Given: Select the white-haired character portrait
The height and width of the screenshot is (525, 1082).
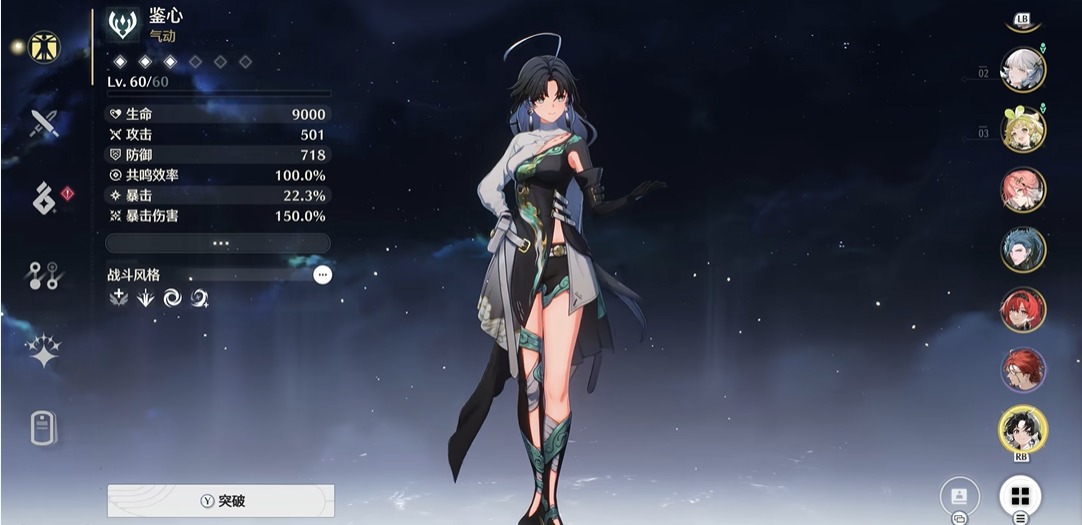Looking at the screenshot, I should (x=1023, y=69).
